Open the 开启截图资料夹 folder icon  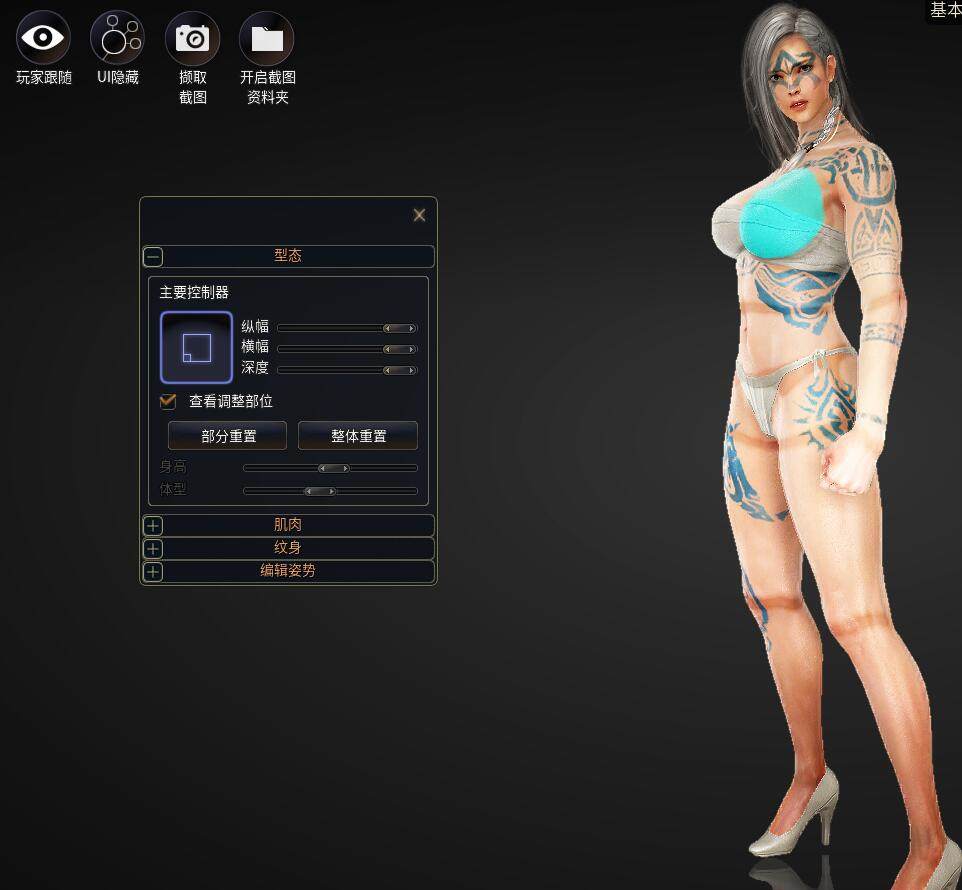(266, 38)
